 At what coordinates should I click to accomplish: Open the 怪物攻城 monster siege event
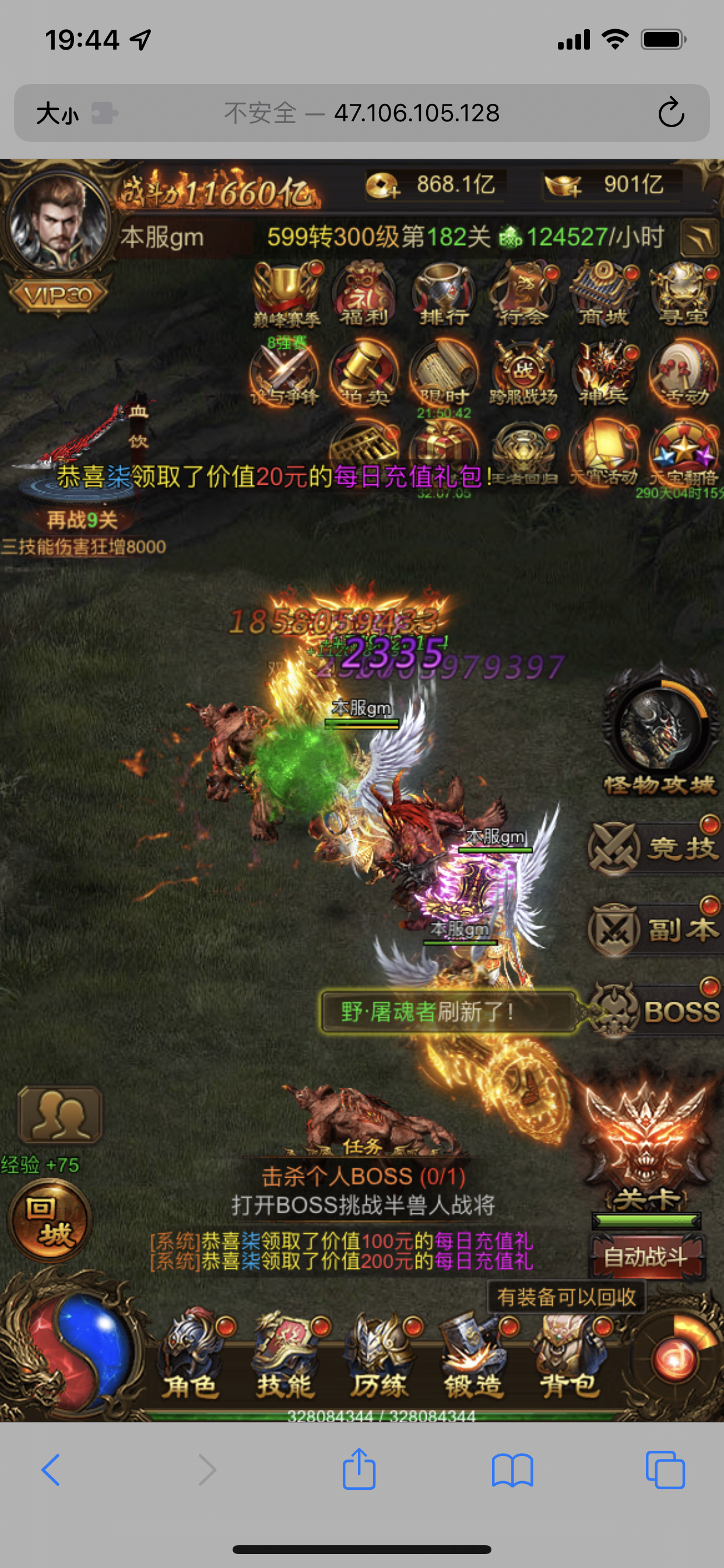point(660,731)
